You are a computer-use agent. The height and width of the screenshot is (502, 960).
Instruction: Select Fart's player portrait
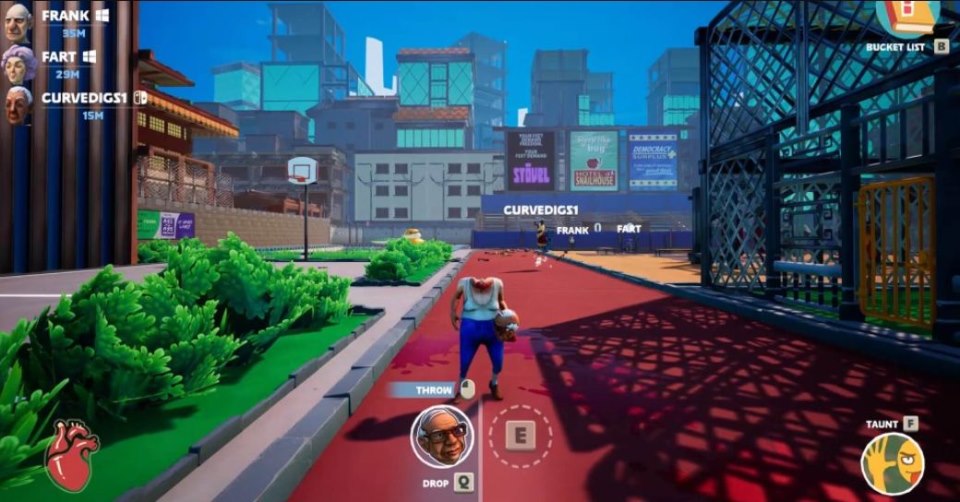pos(18,63)
